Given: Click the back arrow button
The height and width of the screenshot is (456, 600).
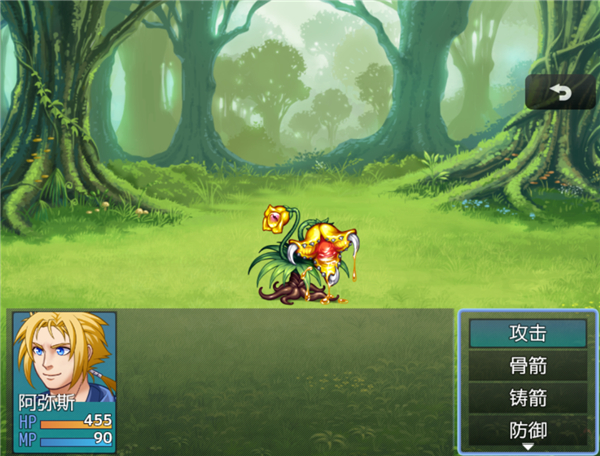Looking at the screenshot, I should 559,93.
